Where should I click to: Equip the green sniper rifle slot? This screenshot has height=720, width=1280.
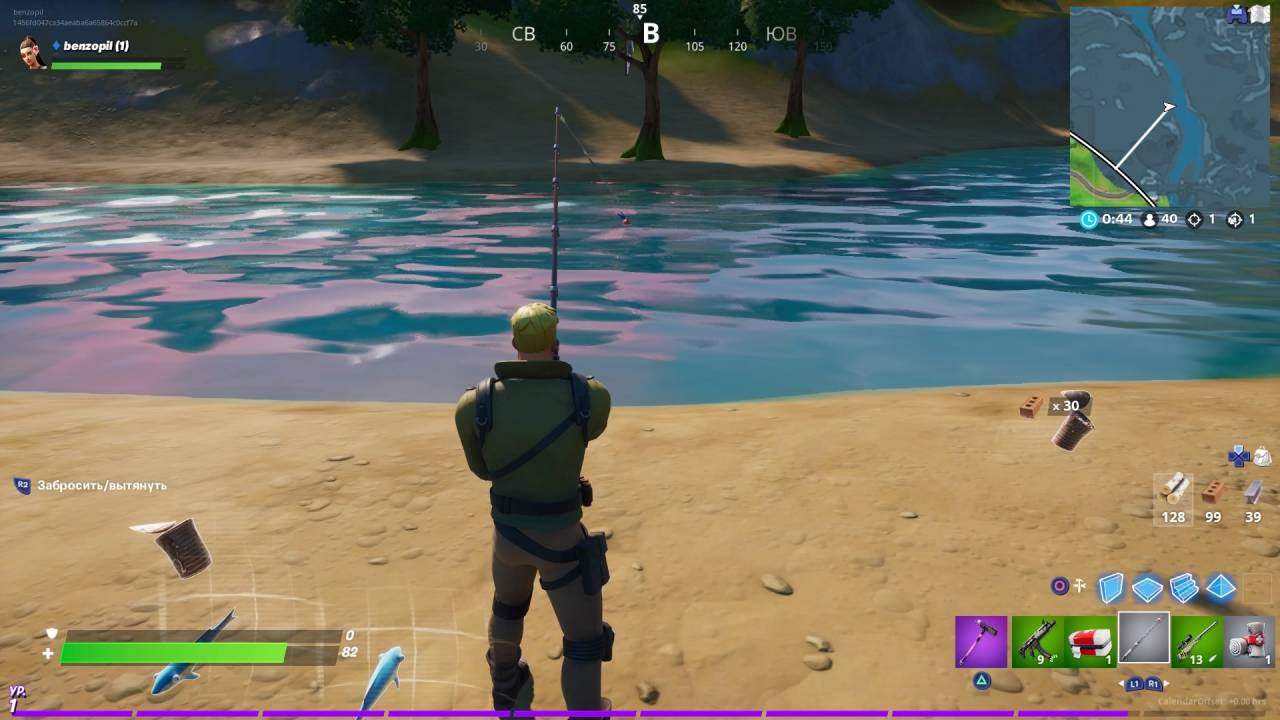[1196, 641]
